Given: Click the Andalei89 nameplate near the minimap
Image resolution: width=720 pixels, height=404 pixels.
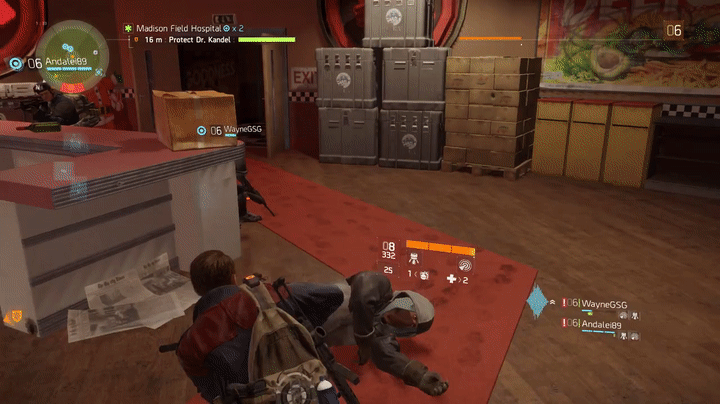Looking at the screenshot, I should pos(66,60).
